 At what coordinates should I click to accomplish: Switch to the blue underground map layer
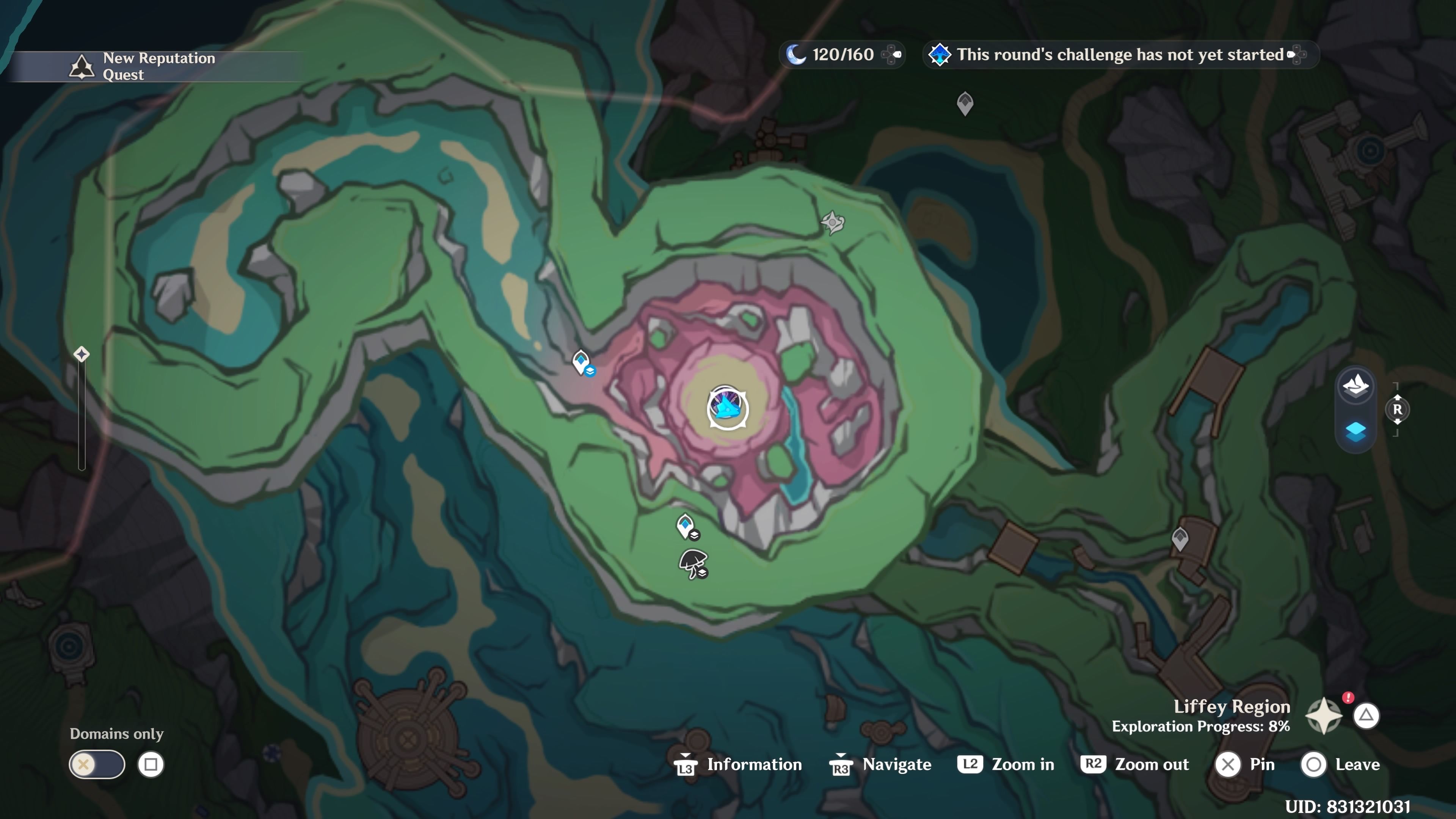[1356, 432]
